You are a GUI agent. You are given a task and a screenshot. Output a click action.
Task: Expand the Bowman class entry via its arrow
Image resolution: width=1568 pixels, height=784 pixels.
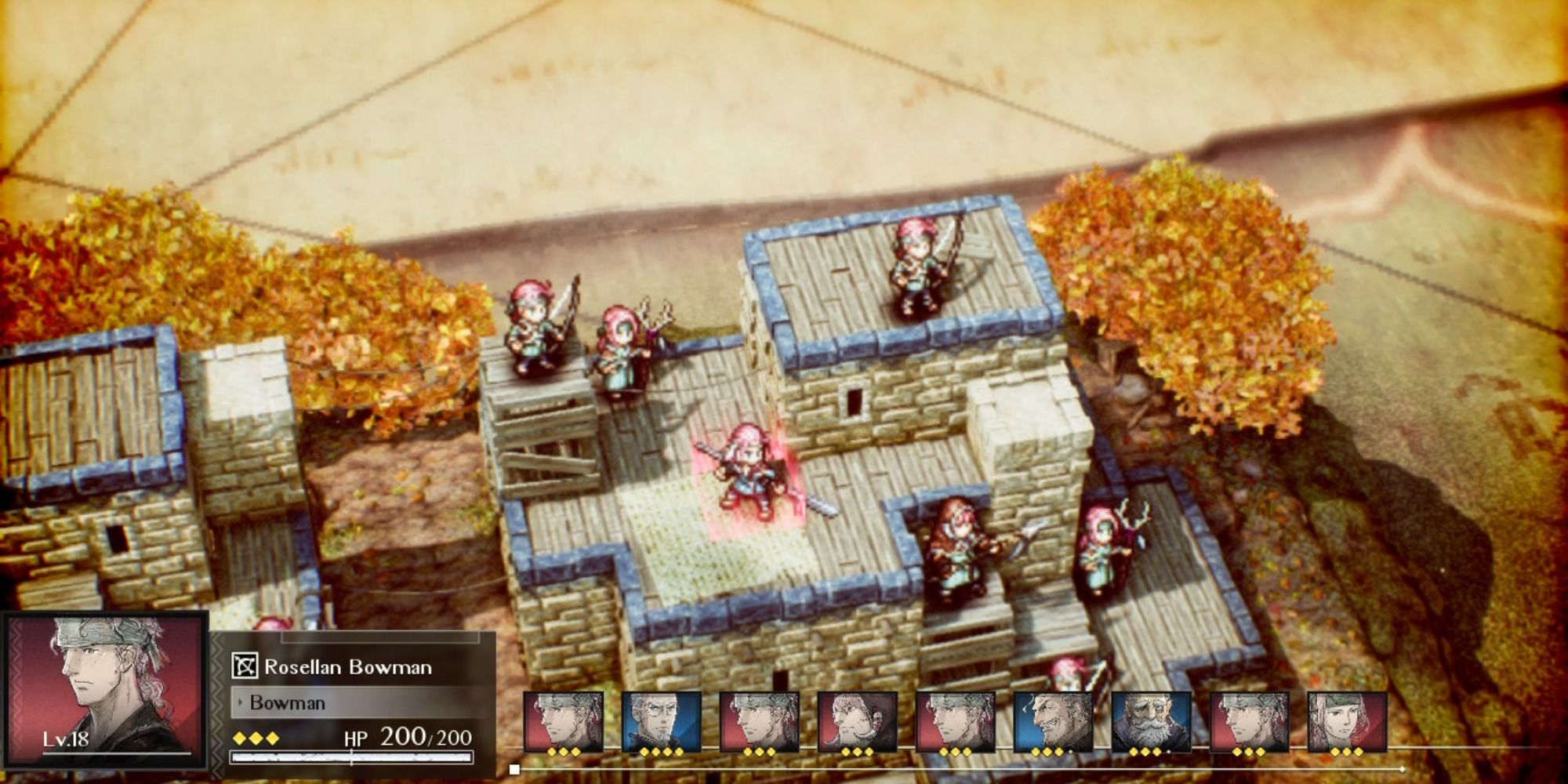tap(240, 701)
